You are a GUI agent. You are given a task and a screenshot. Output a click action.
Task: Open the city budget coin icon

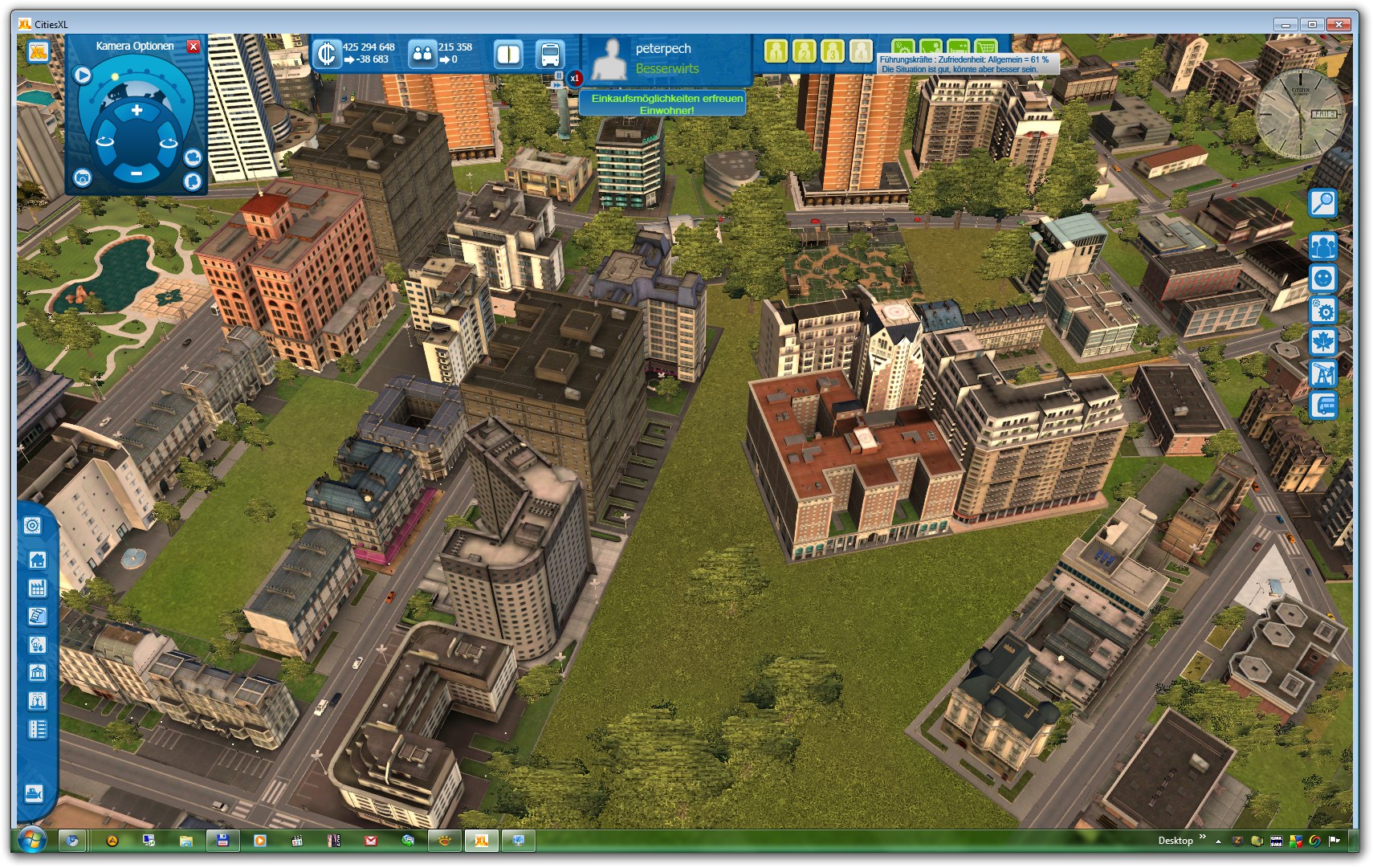point(326,54)
